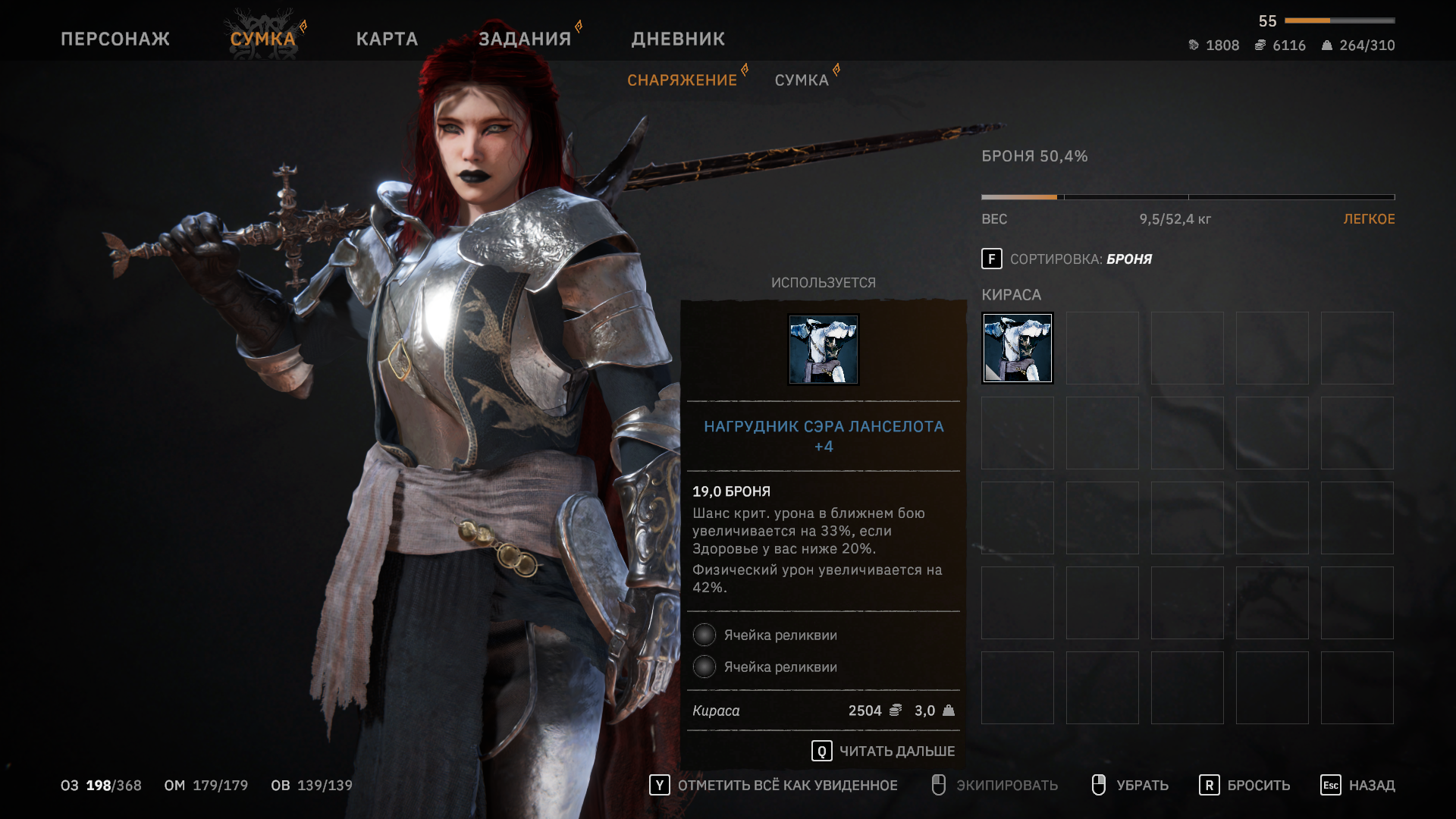Select the Lancelot breastplate inventory slot
The height and width of the screenshot is (819, 1456).
click(x=1018, y=348)
